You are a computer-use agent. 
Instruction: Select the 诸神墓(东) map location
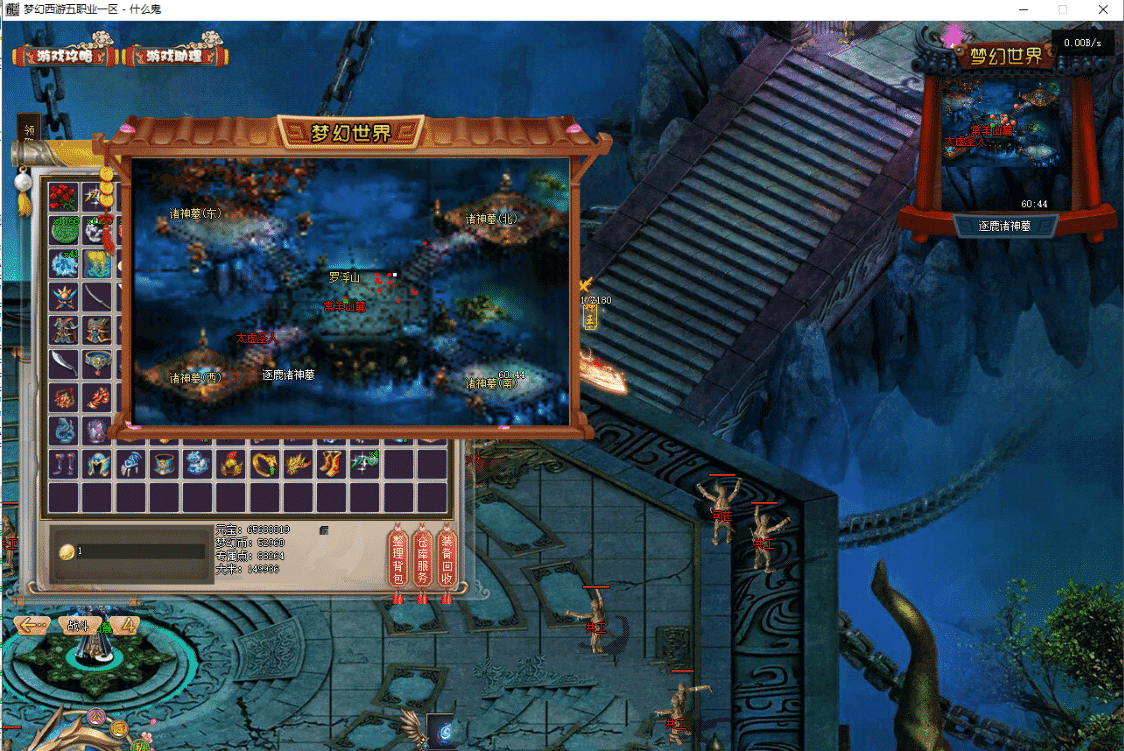(194, 213)
